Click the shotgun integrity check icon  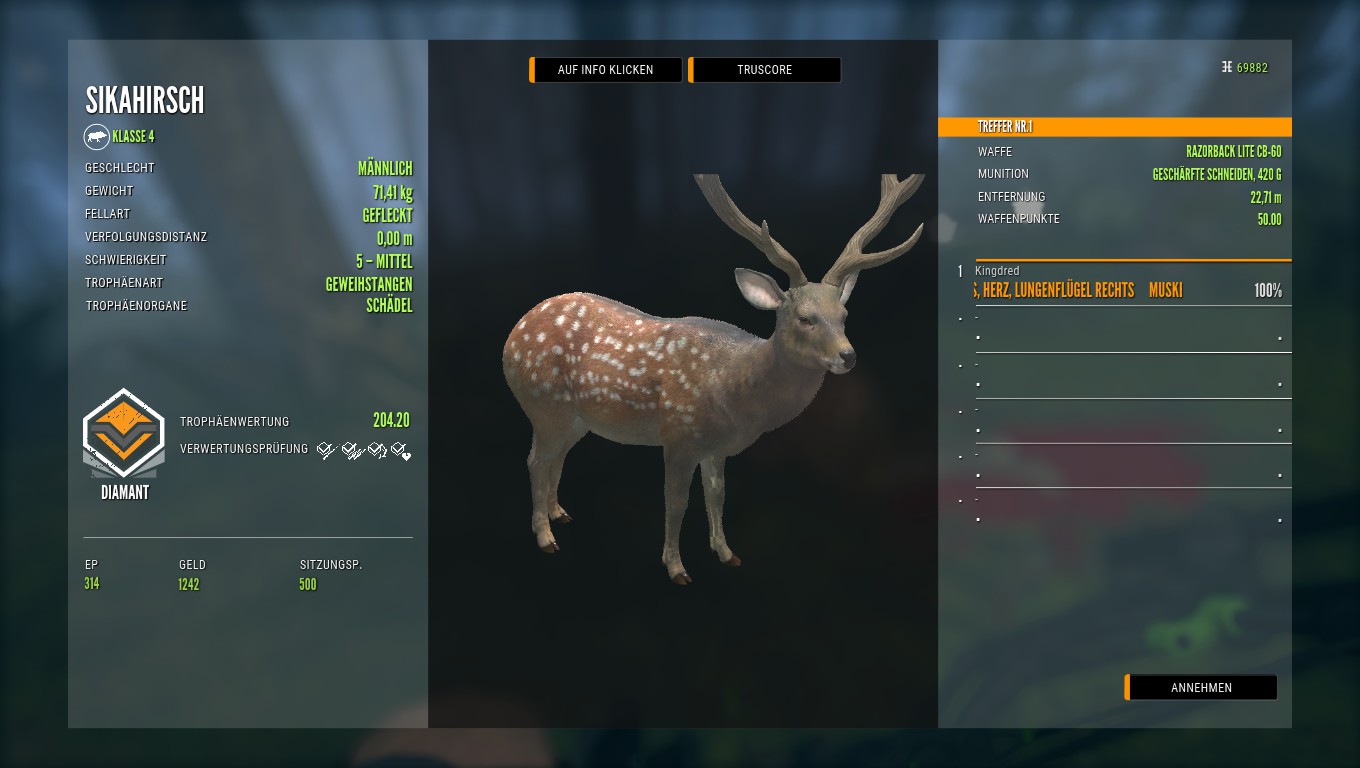(350, 450)
